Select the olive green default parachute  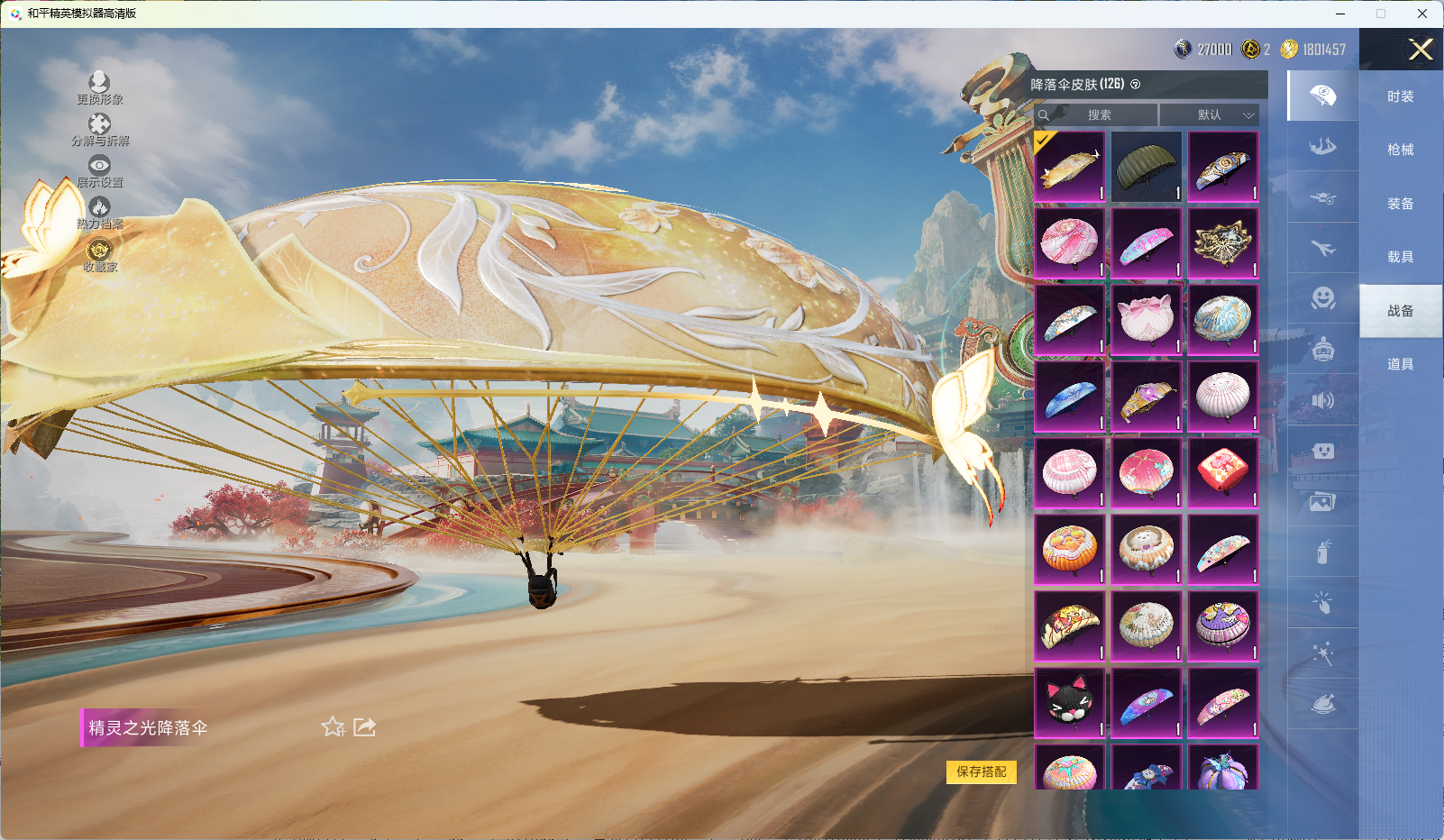[1146, 167]
